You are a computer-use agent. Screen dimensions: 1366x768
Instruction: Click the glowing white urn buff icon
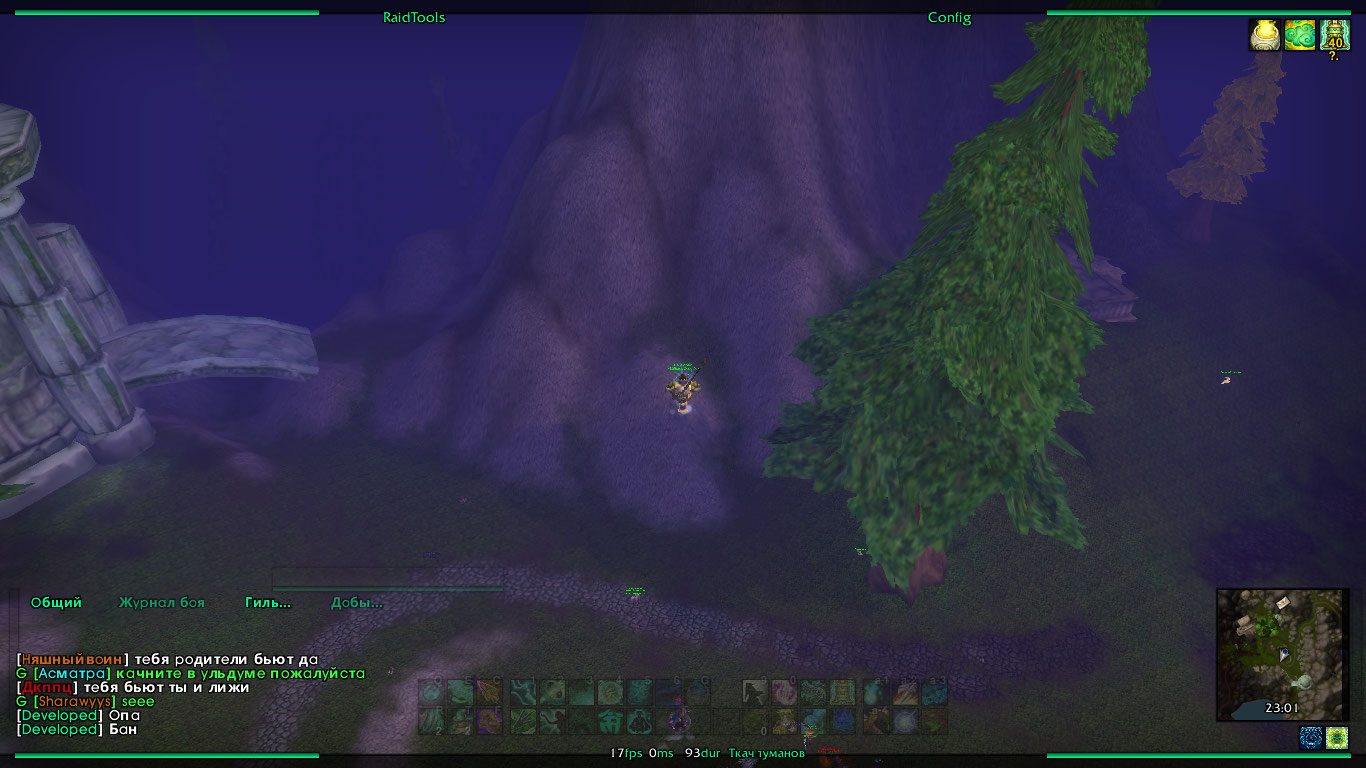pyautogui.click(x=1265, y=35)
